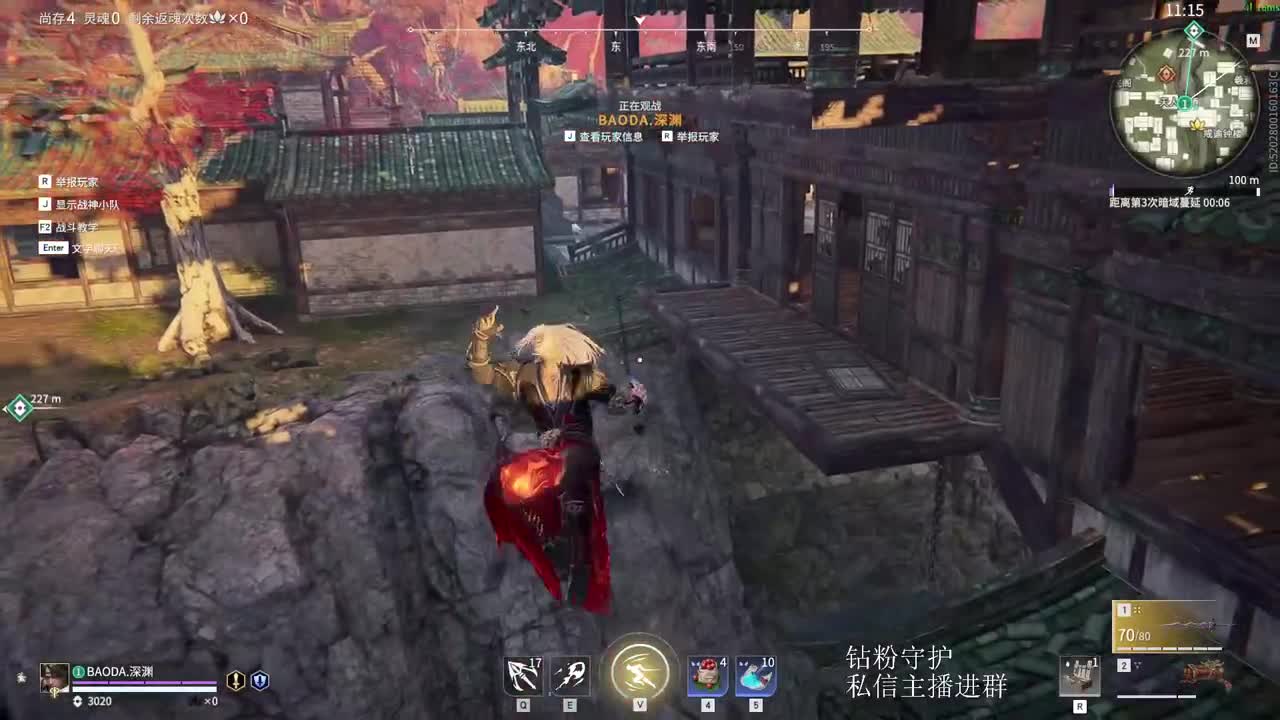The image size is (1280, 720).
Task: Open the green waypoint marker above minimap
Action: [1193, 29]
